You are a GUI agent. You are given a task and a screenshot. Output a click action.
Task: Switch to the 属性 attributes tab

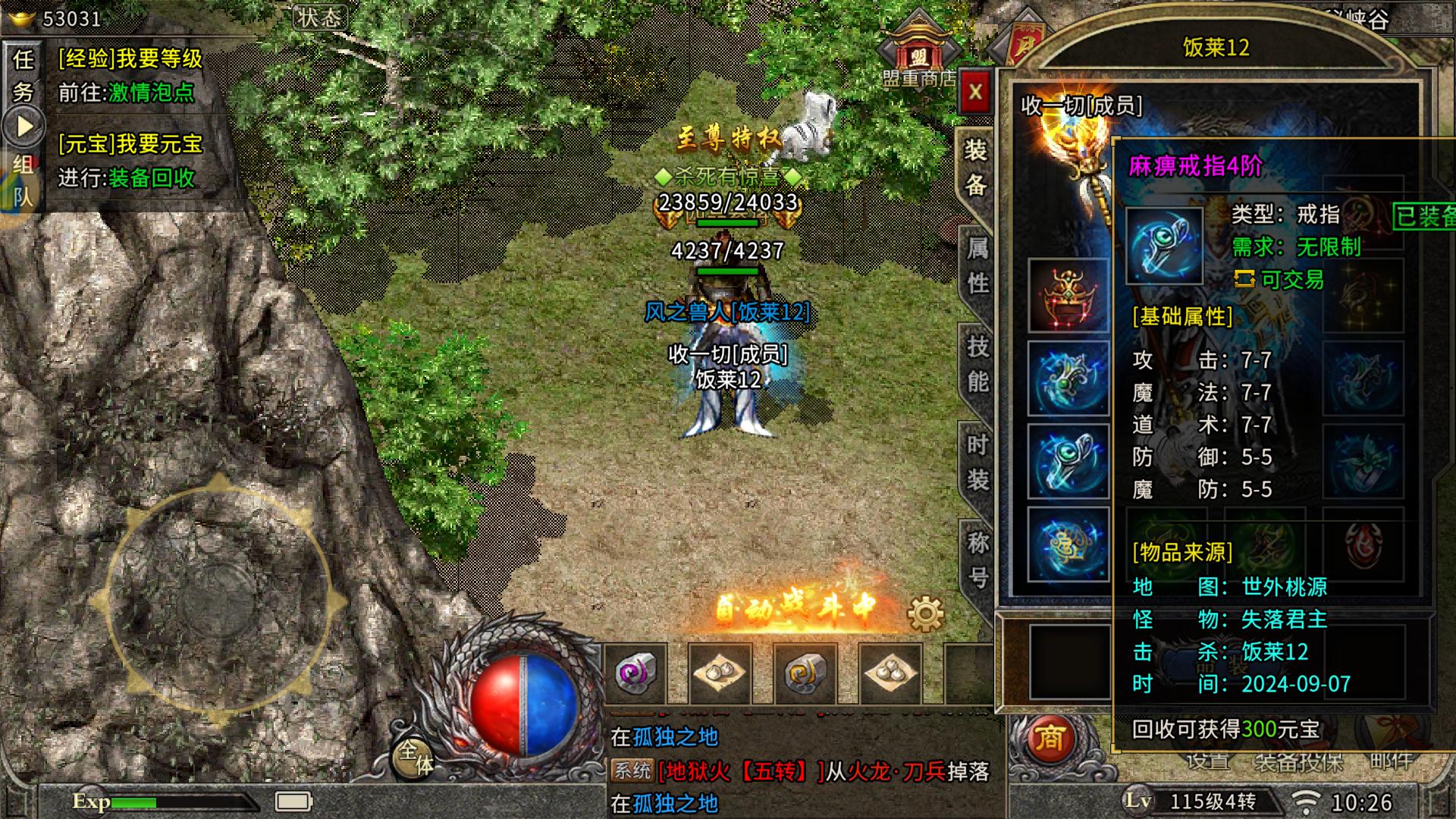point(977,265)
